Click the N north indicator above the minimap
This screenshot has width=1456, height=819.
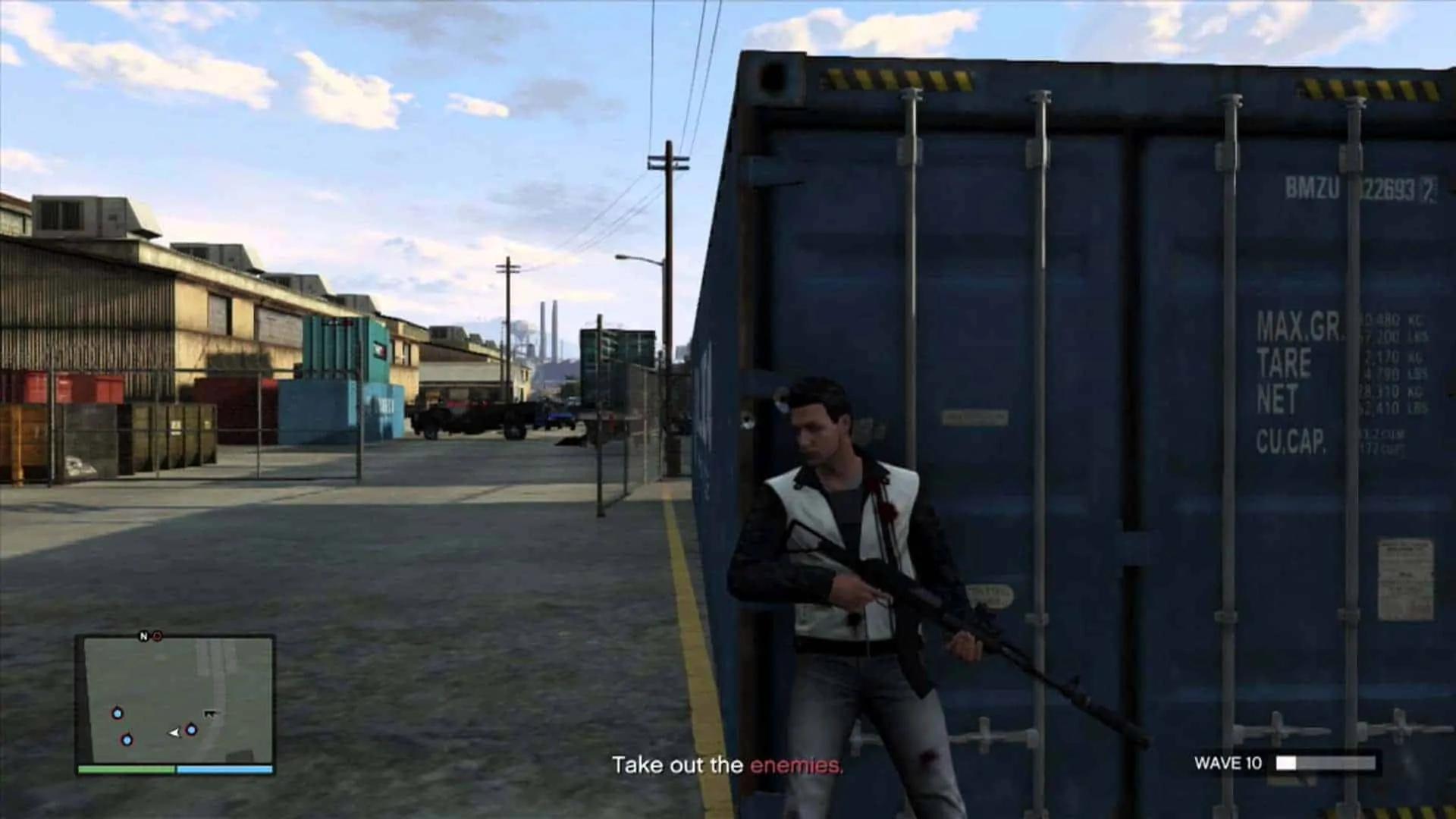144,636
